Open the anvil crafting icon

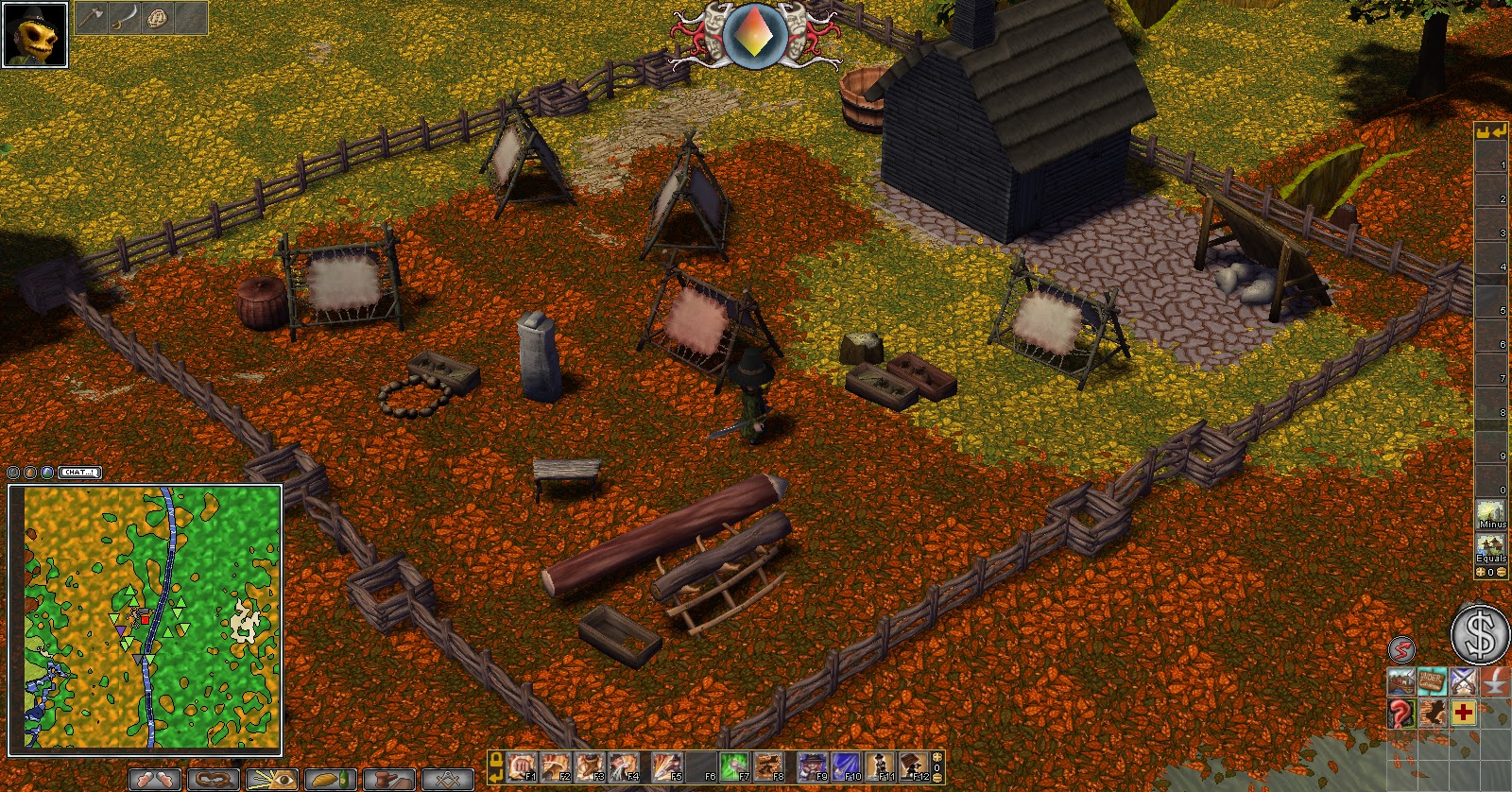(x=1495, y=681)
